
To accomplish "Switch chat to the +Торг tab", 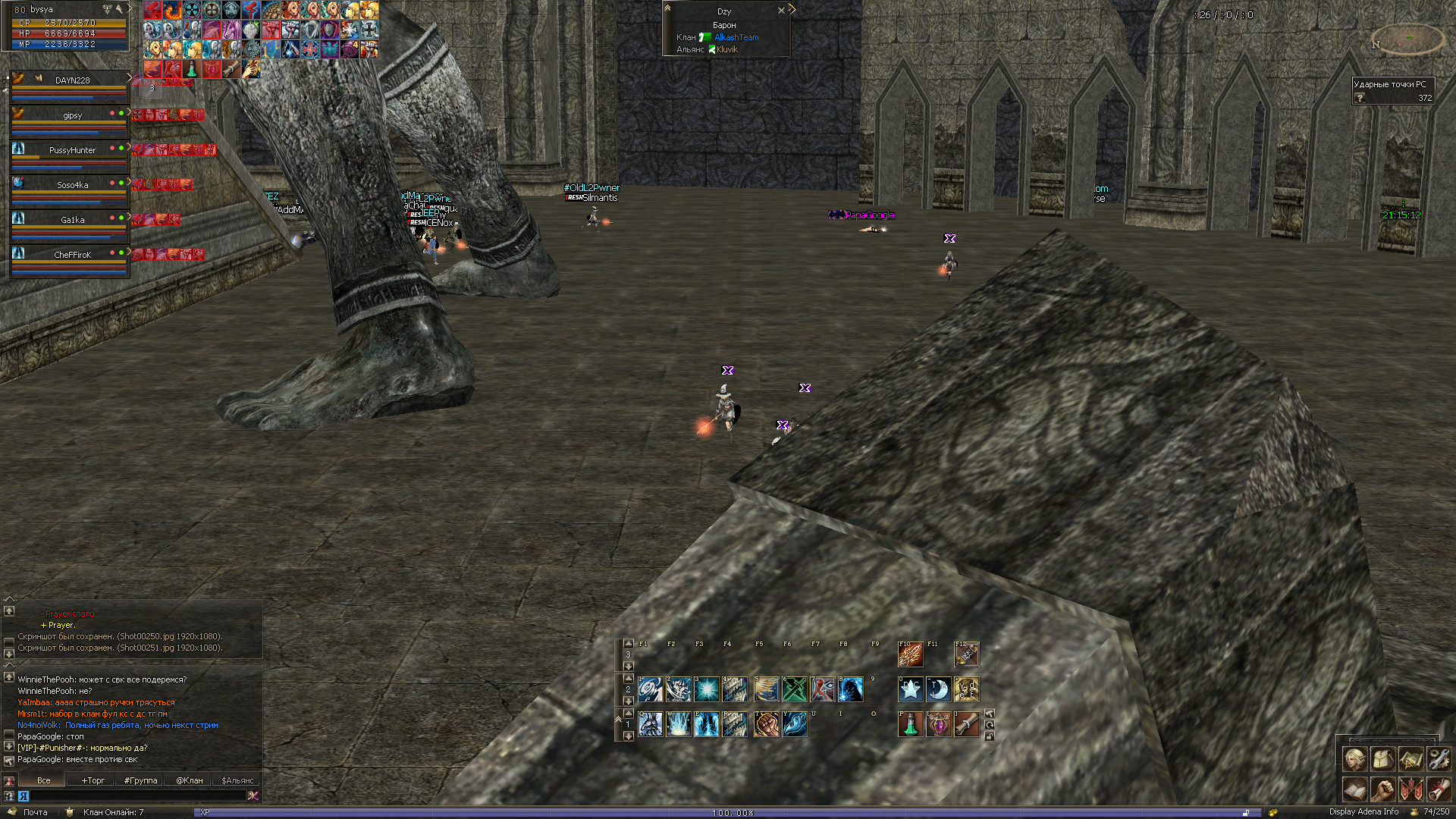I will (93, 780).
